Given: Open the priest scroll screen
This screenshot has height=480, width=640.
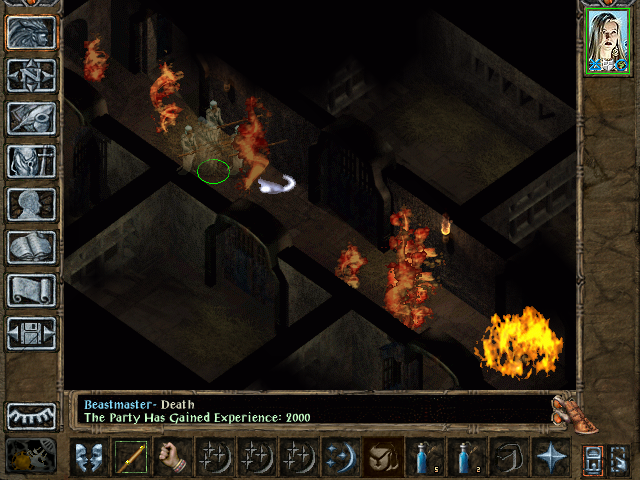Looking at the screenshot, I should (x=31, y=290).
